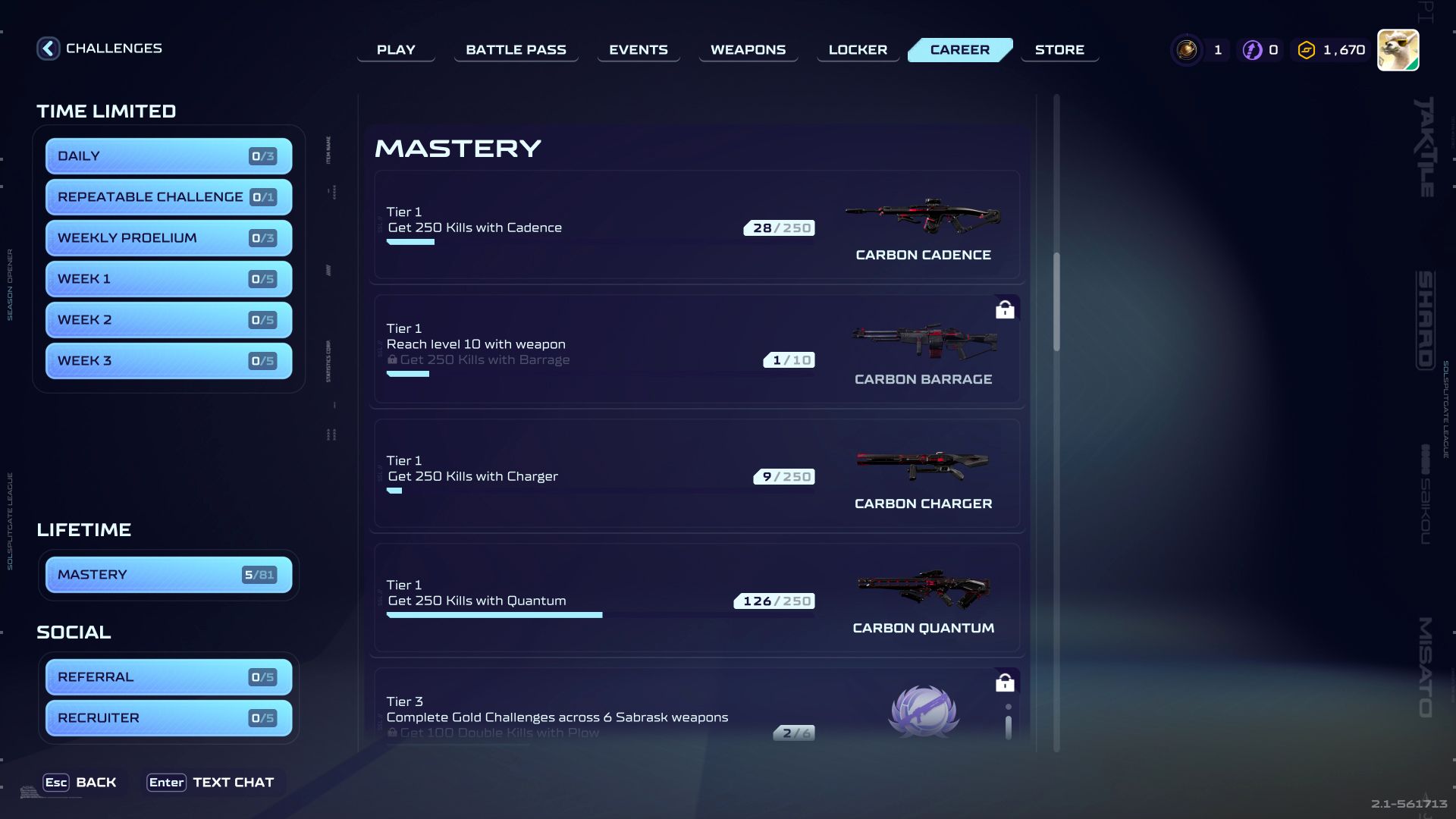Open the STORE tab
Viewport: 1456px width, 819px height.
point(1059,49)
